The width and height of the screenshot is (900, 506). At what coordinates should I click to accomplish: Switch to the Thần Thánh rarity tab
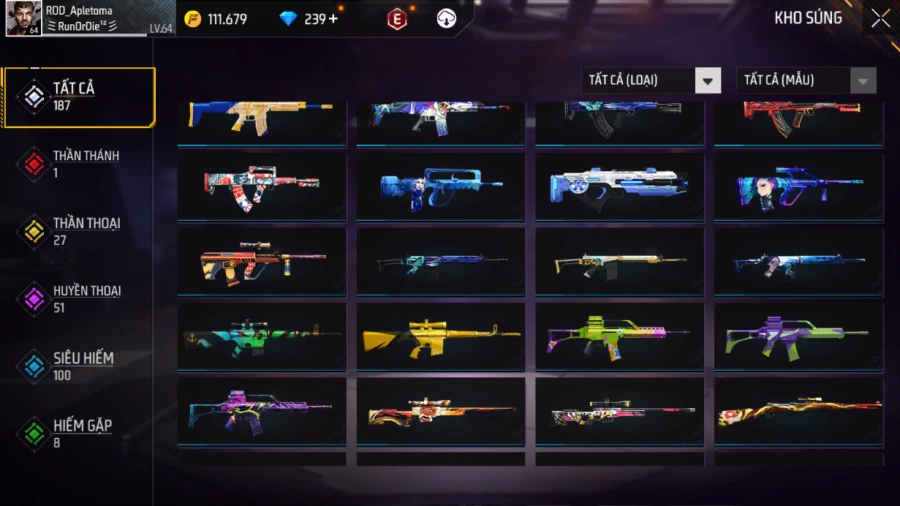(79, 164)
